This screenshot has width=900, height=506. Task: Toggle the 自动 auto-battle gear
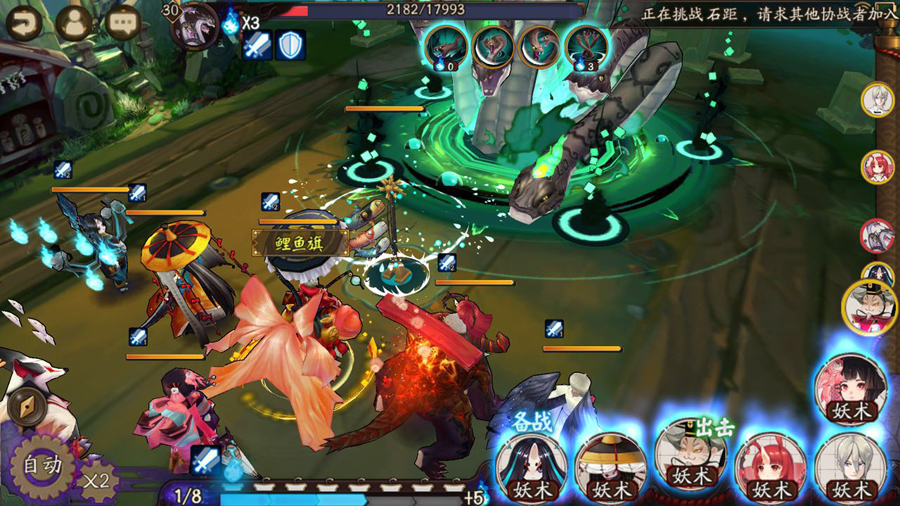41,465
